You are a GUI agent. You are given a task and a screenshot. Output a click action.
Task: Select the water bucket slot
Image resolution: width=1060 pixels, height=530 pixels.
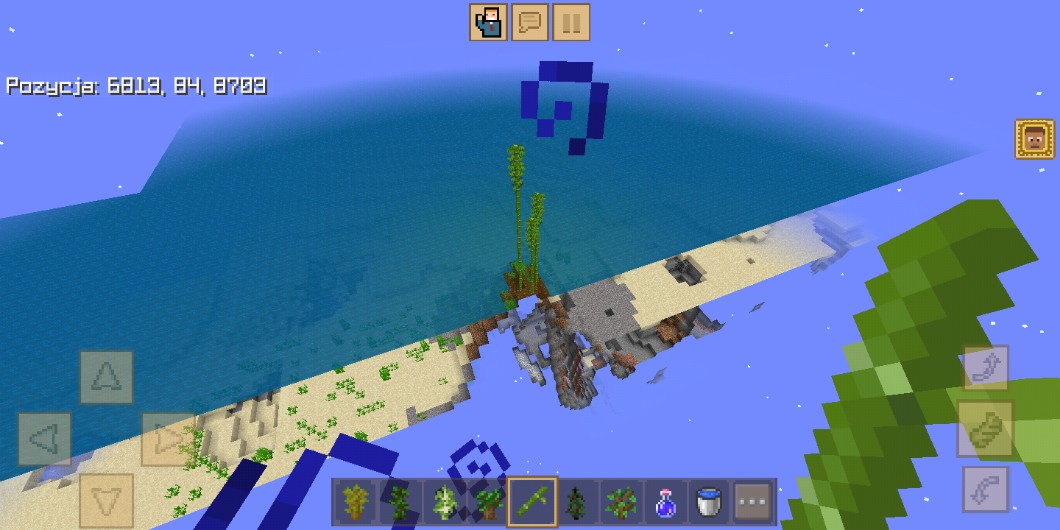pos(709,502)
